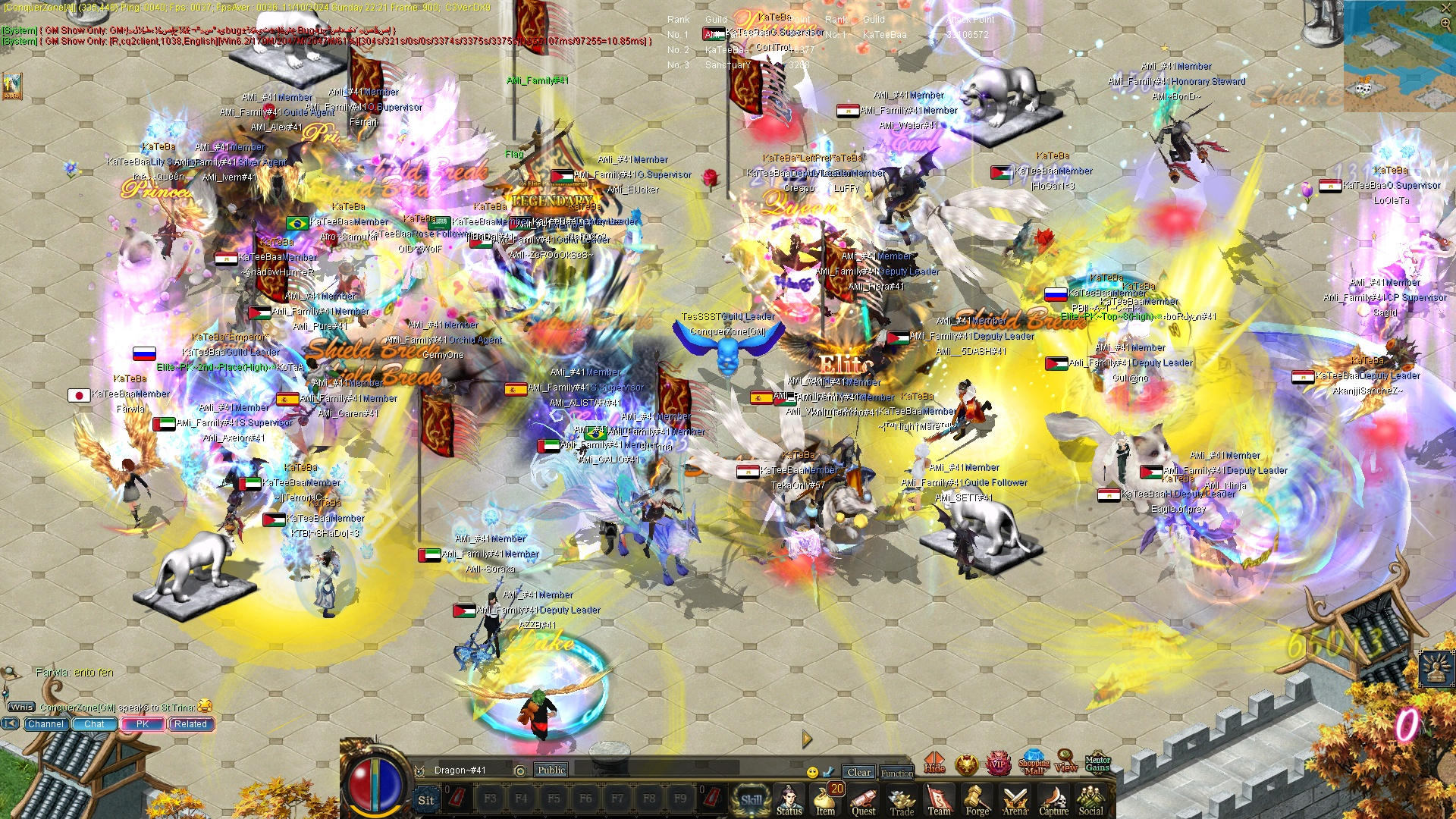Open the VIP panel
1456x819 pixels.
999,764
